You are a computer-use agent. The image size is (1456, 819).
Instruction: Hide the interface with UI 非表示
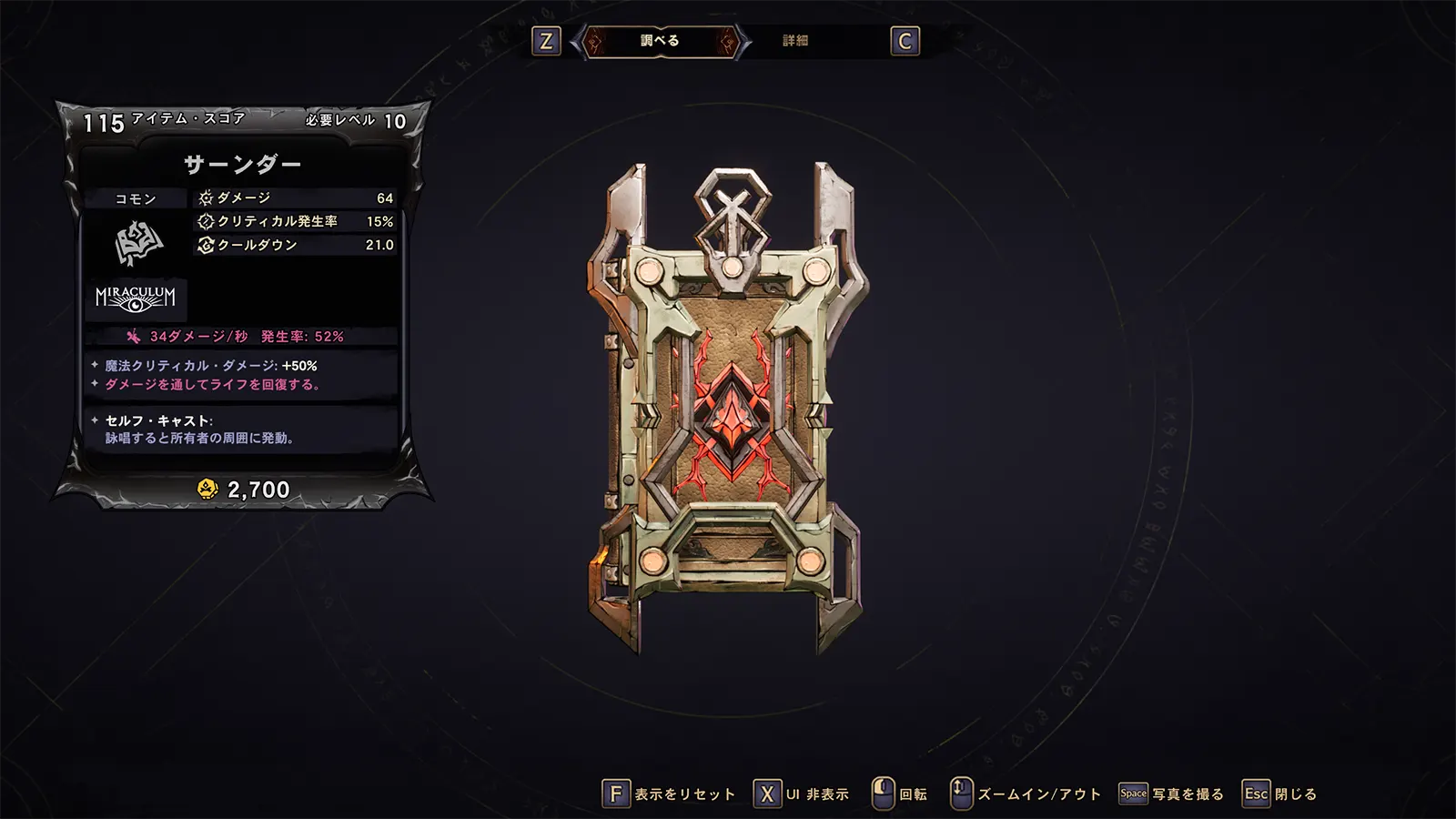click(x=802, y=794)
